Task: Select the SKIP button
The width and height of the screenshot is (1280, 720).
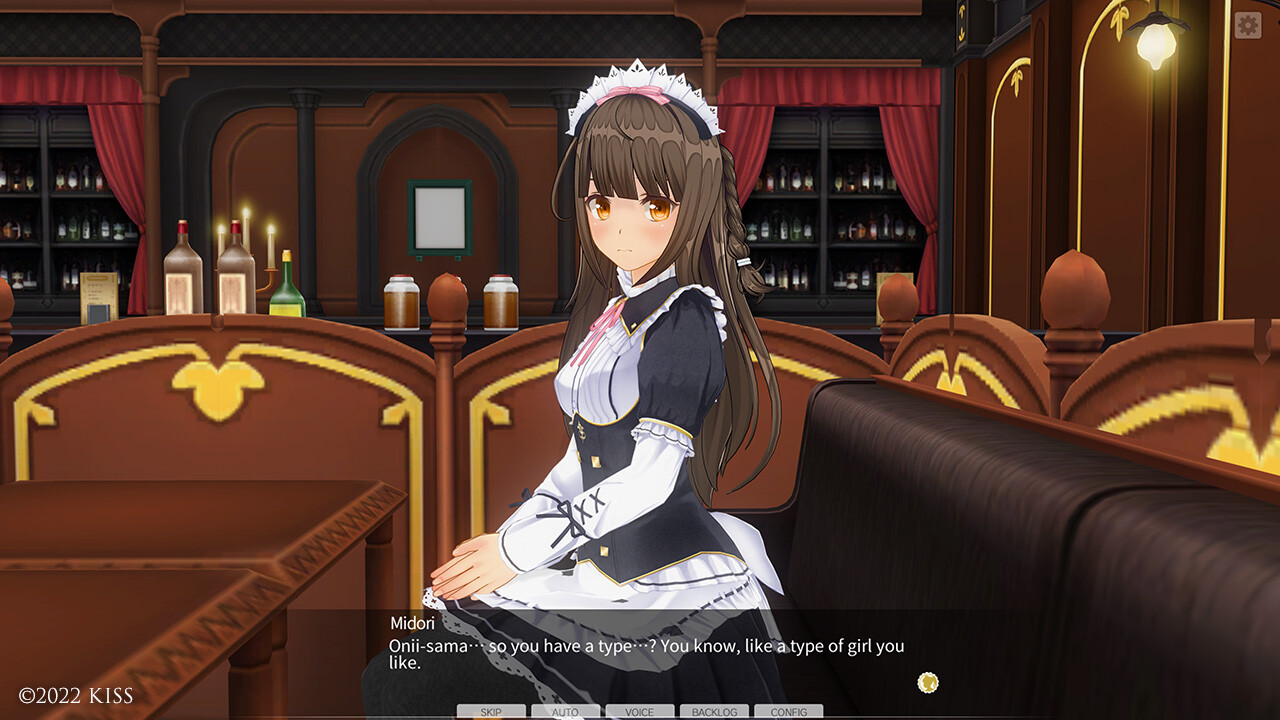Action: [x=489, y=711]
